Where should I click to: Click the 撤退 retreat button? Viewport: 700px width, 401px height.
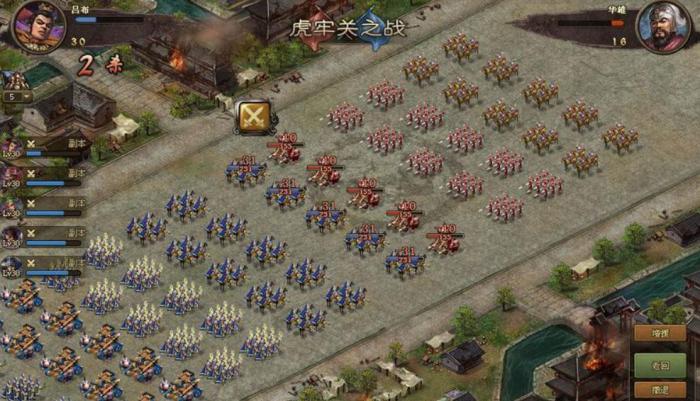[x=660, y=391]
